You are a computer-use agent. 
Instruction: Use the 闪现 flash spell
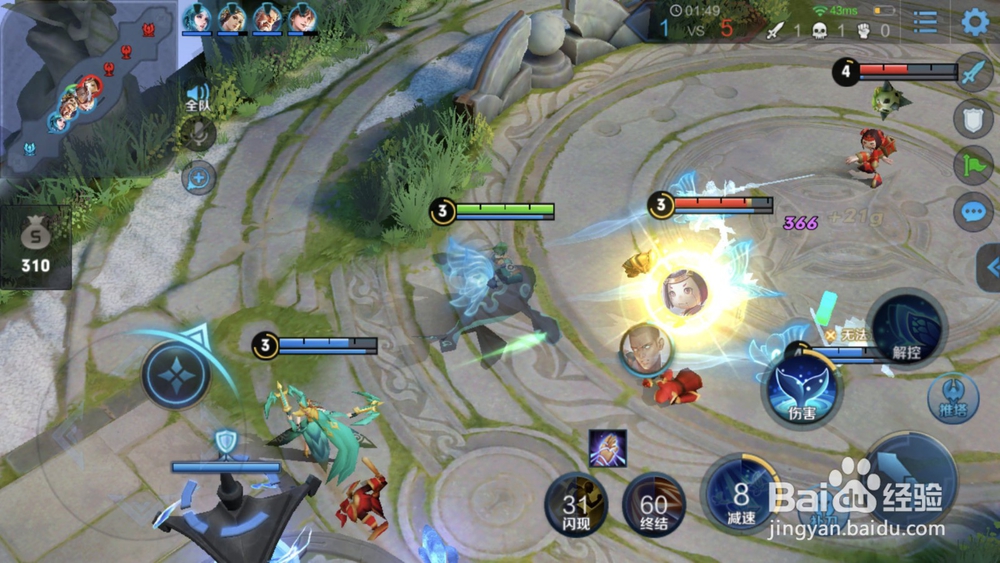click(576, 505)
